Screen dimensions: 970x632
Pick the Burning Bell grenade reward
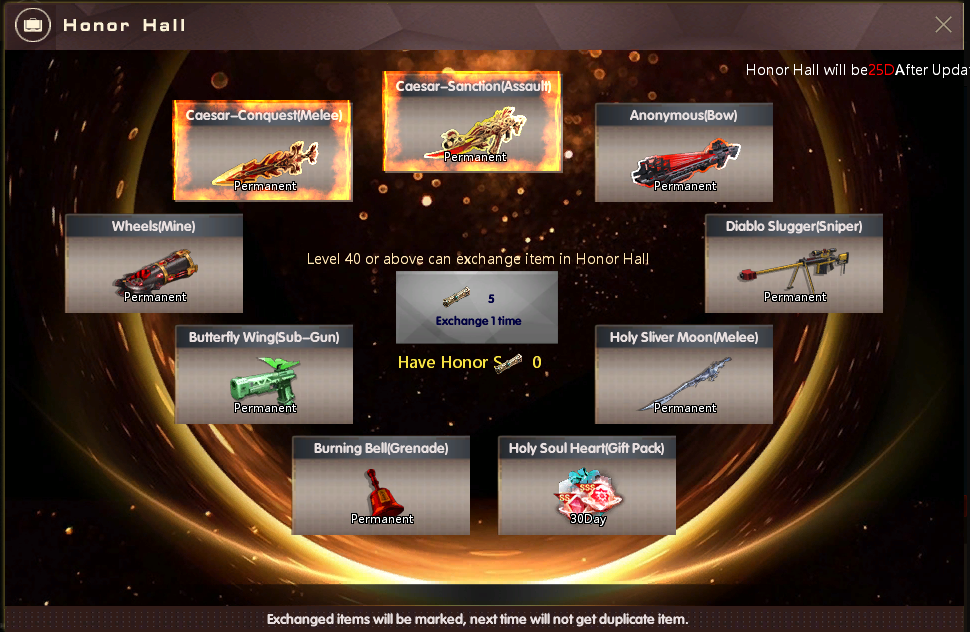tap(381, 486)
